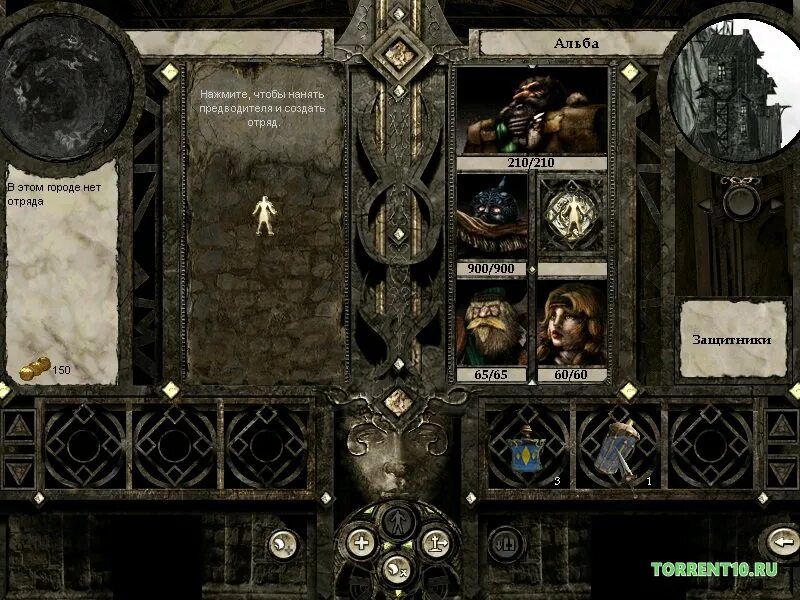Click the right-side dial button with figure and arrow
This screenshot has width=800, height=600.
(437, 543)
